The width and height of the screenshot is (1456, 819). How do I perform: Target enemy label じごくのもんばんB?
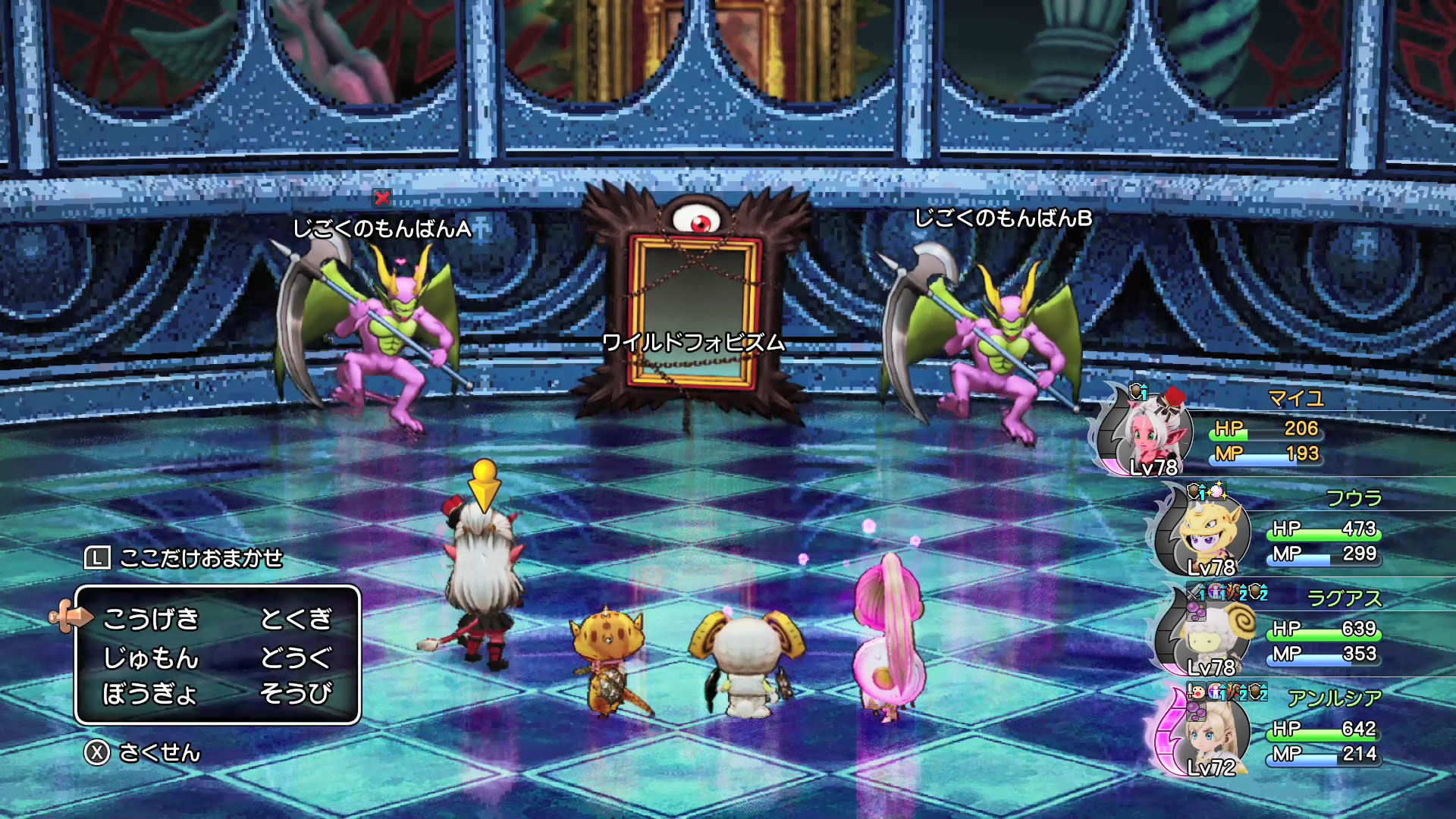tap(1003, 218)
